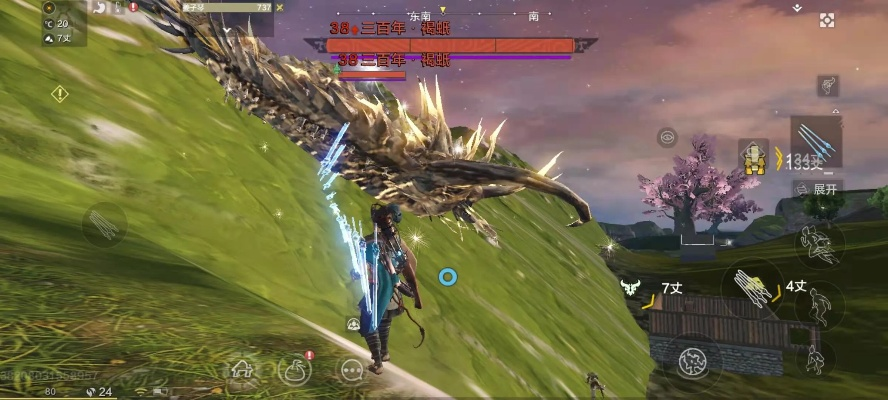Viewport: 888px width, 400px height.
Task: Open the menu icon at top-right corner
Action: tap(827, 20)
